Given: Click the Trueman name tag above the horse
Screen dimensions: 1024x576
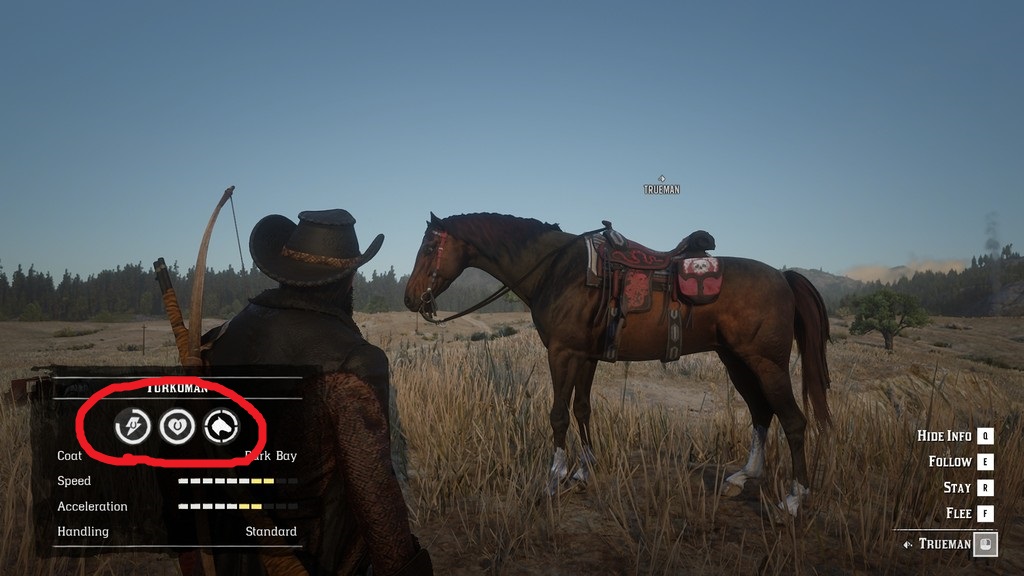Looking at the screenshot, I should pos(661,188).
